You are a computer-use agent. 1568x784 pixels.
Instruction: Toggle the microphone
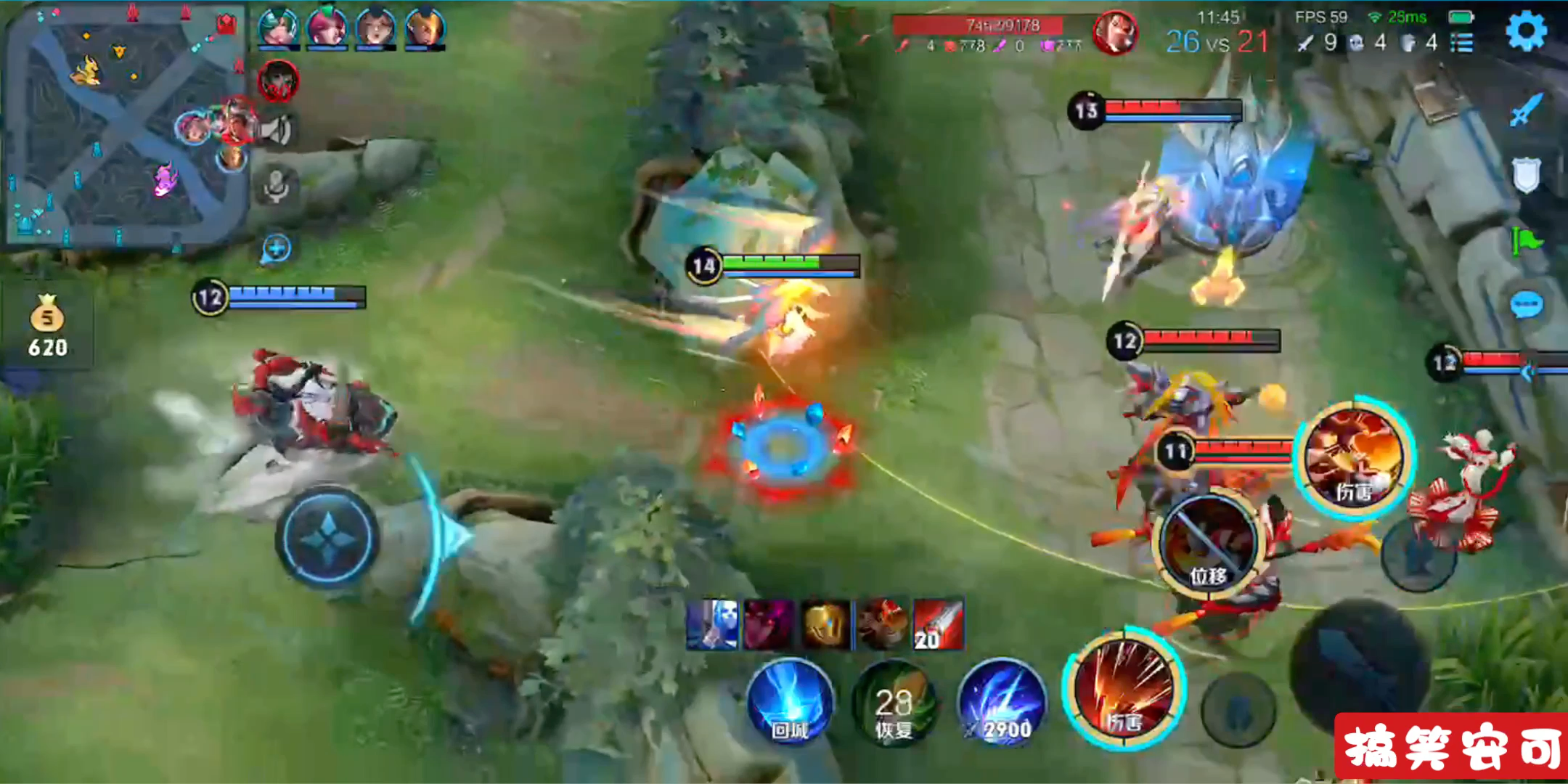tap(277, 186)
